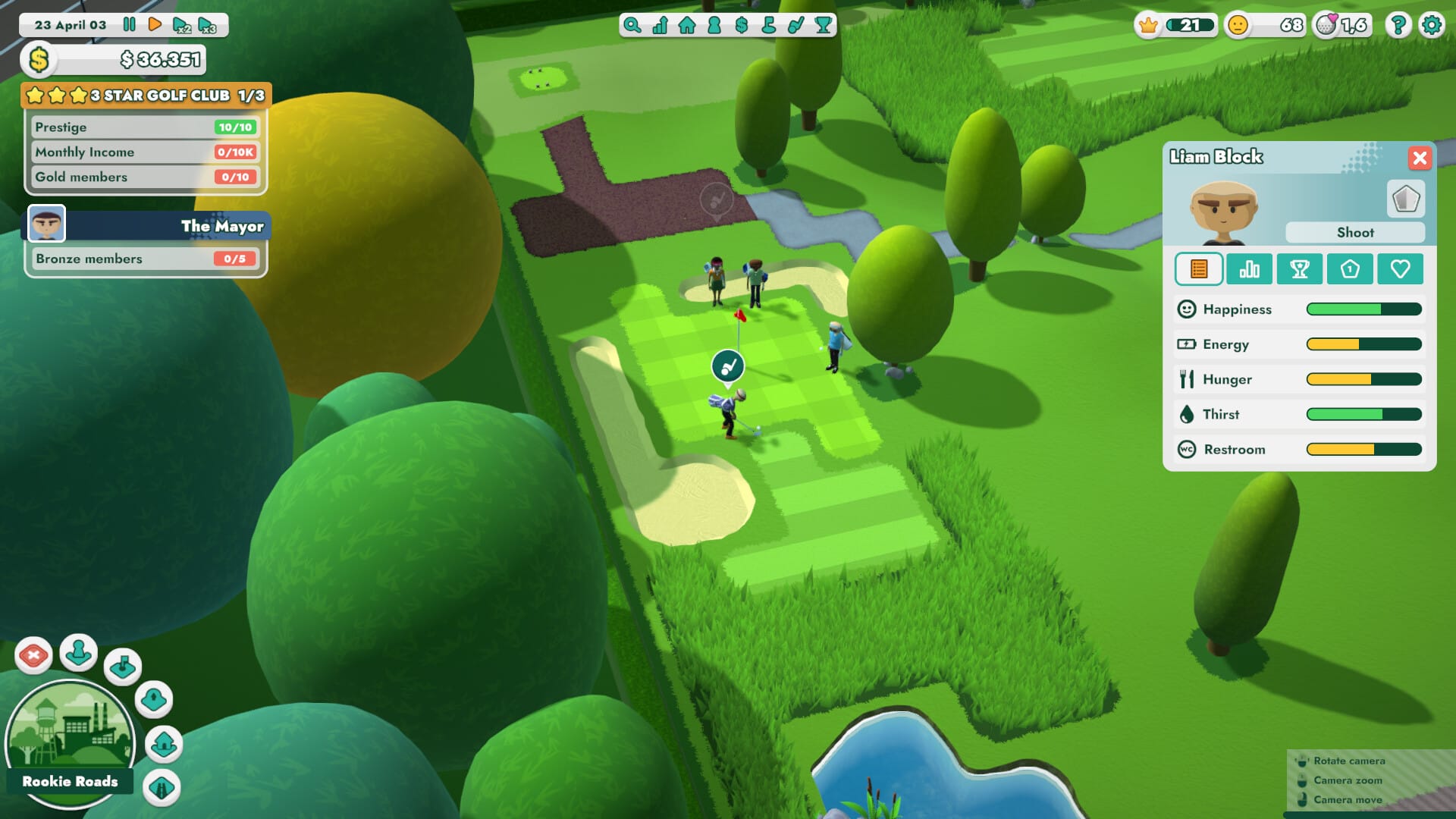Open the trophy tab in golfer panel
The width and height of the screenshot is (1456, 819).
pos(1299,269)
